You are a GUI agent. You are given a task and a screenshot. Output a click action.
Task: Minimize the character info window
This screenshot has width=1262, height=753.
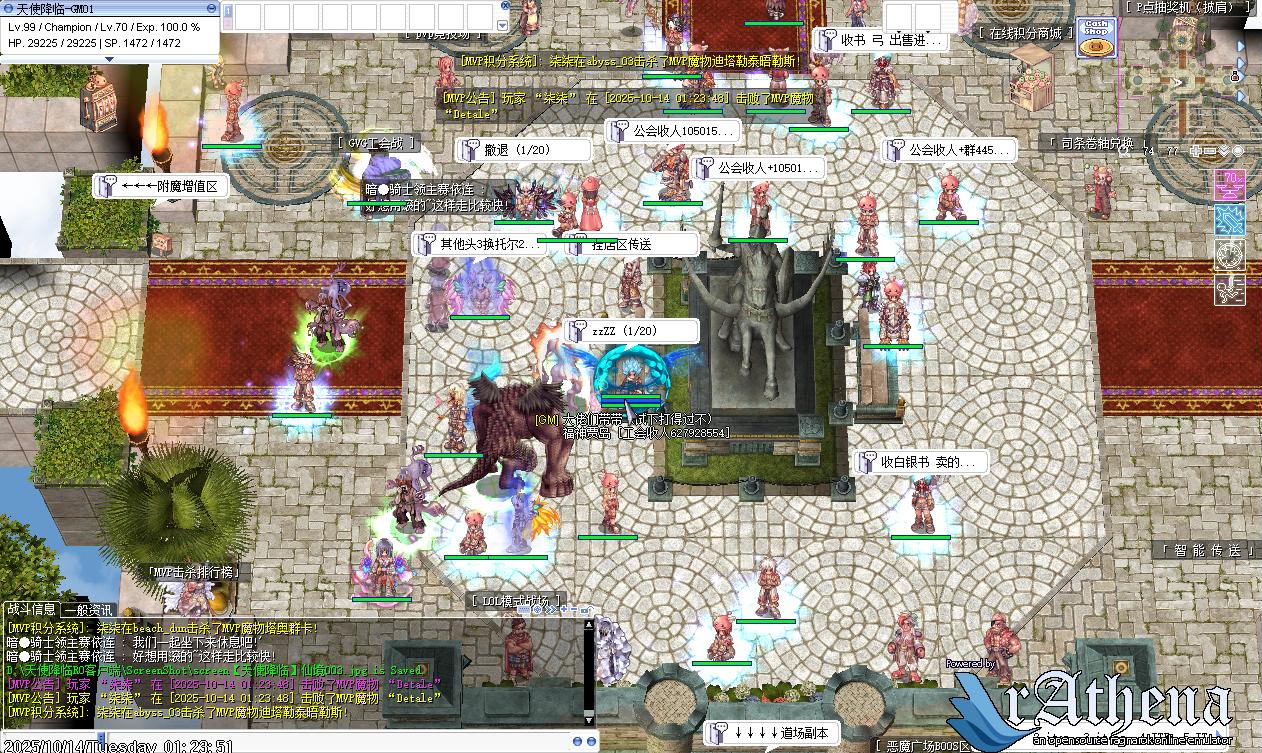pos(208,8)
